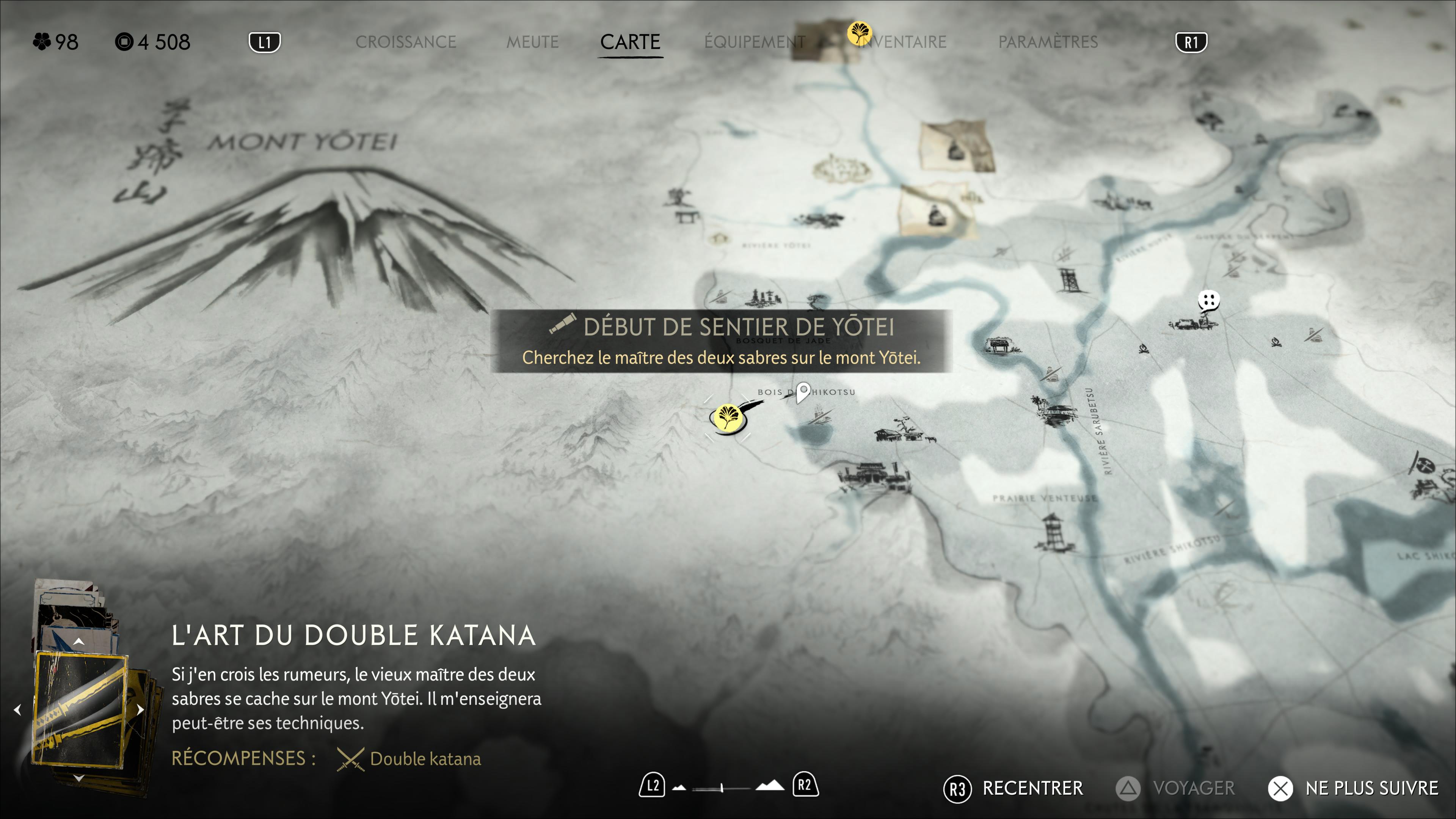Go to the Équipement tab
This screenshot has height=819, width=1456.
(x=755, y=42)
